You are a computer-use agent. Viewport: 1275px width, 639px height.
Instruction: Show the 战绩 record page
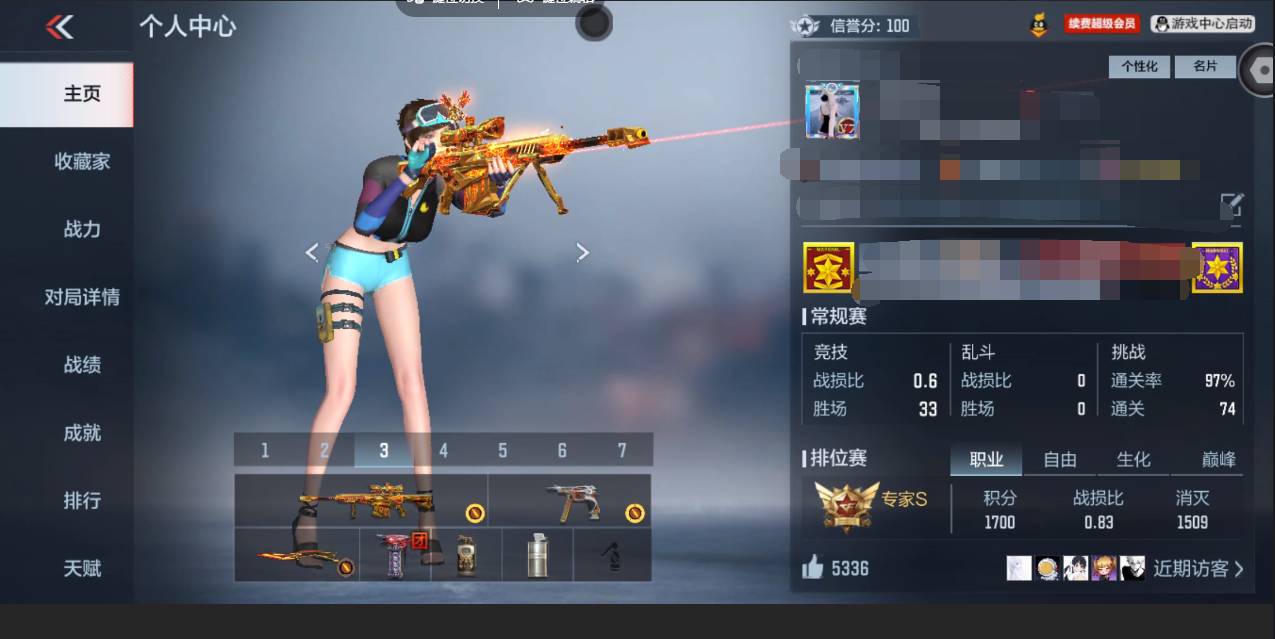click(x=82, y=365)
